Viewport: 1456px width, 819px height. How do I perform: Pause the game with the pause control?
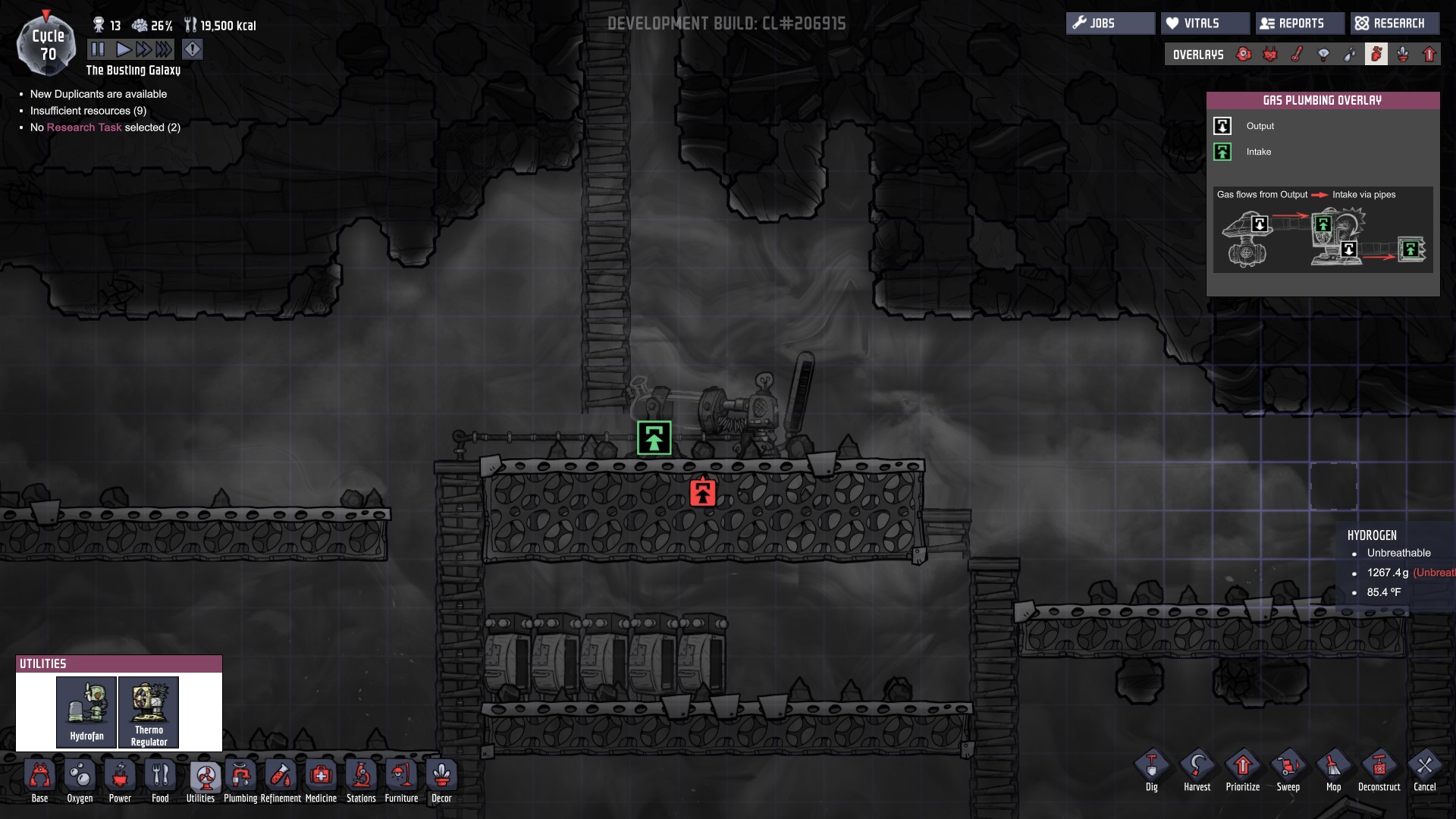98,49
